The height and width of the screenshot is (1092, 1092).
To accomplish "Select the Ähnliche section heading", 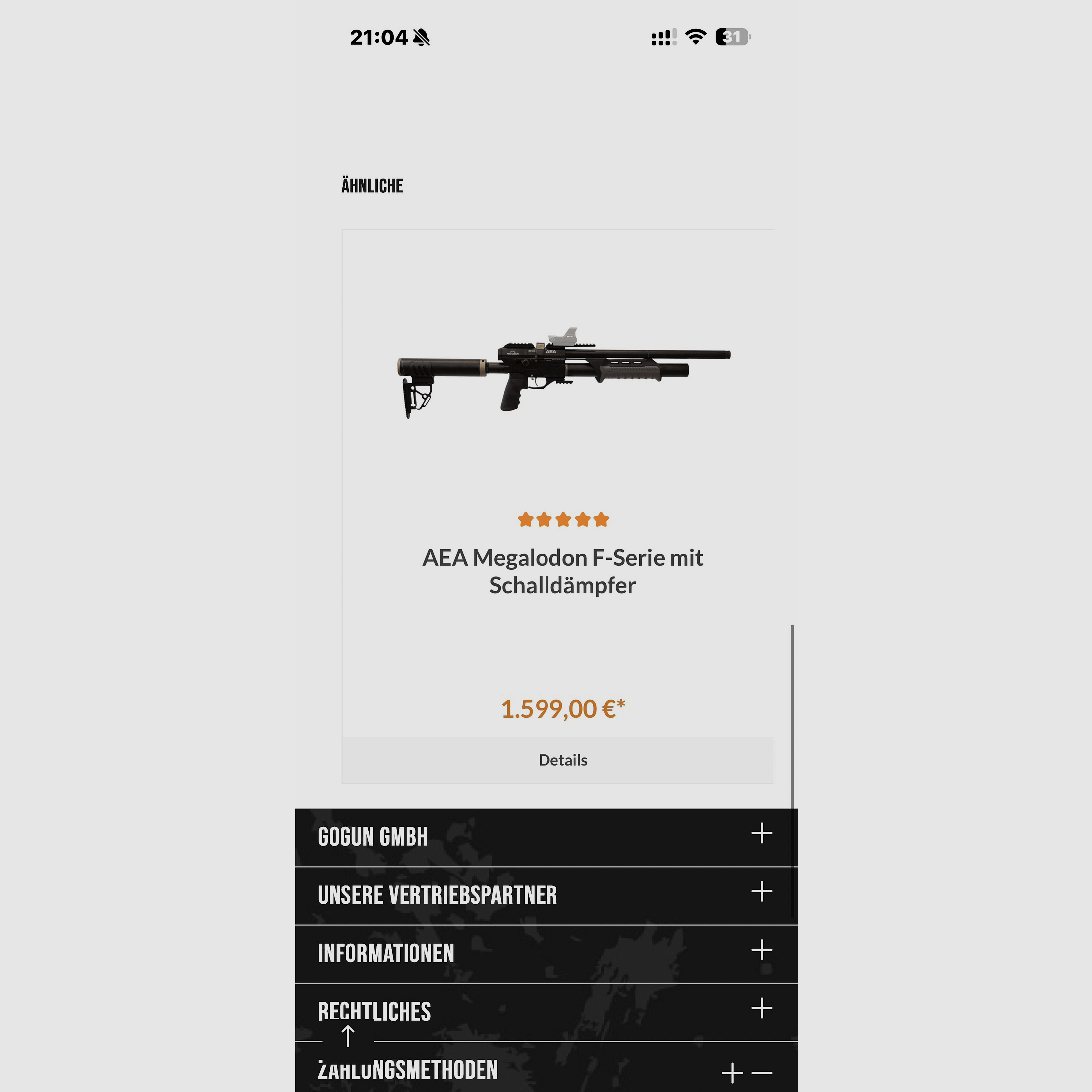I will point(371,185).
